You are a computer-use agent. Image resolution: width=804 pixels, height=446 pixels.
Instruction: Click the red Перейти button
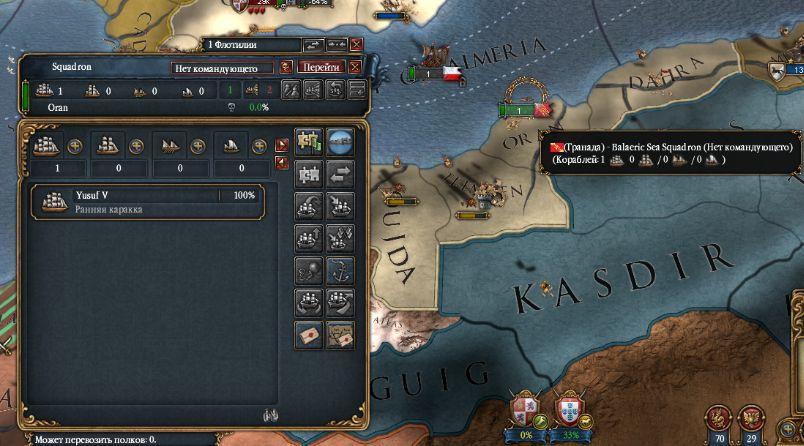[320, 67]
